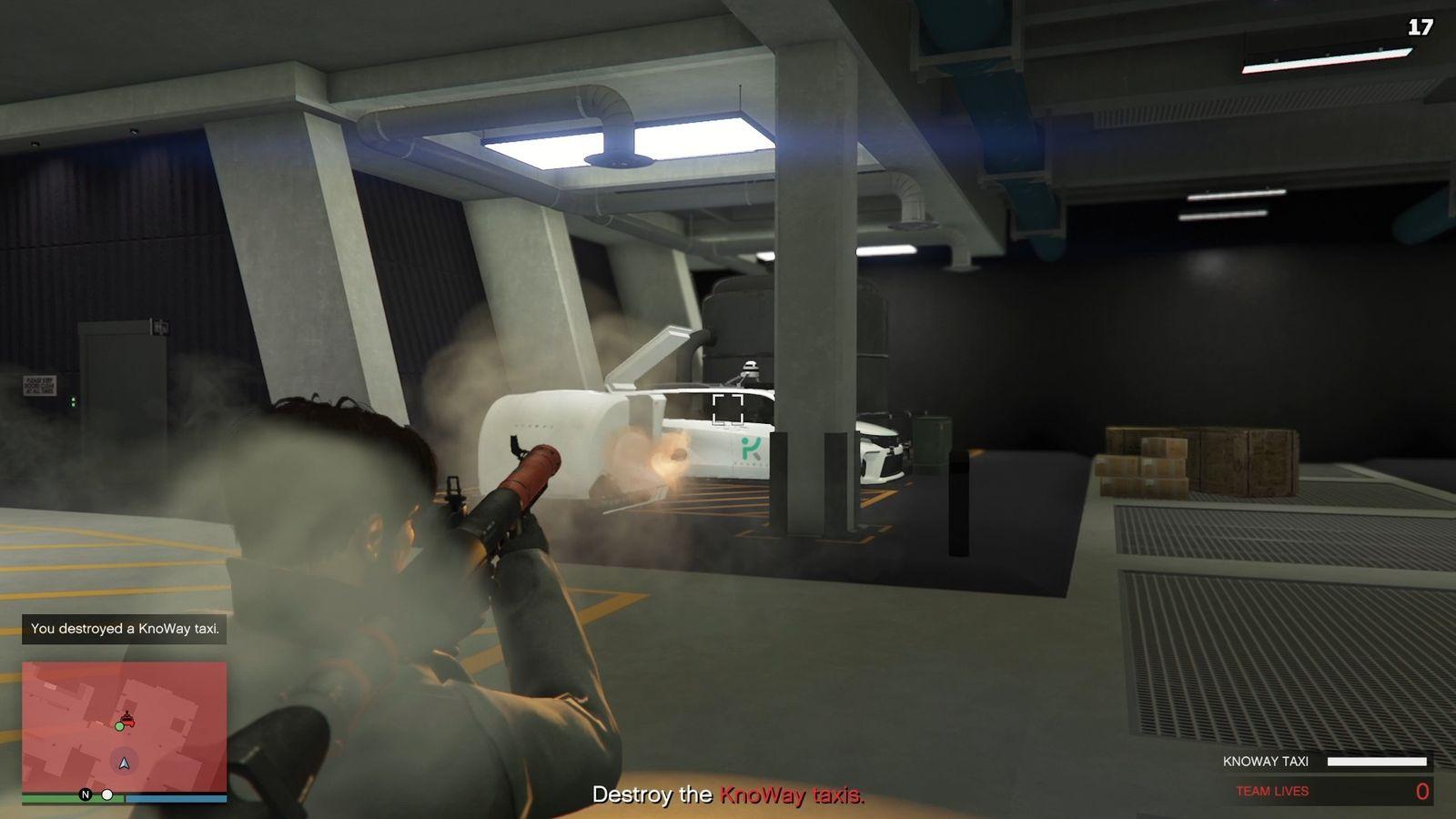Click the objective text reading Destroy the KnoWay taxis
Image resolution: width=1456 pixels, height=819 pixels.
click(x=728, y=794)
